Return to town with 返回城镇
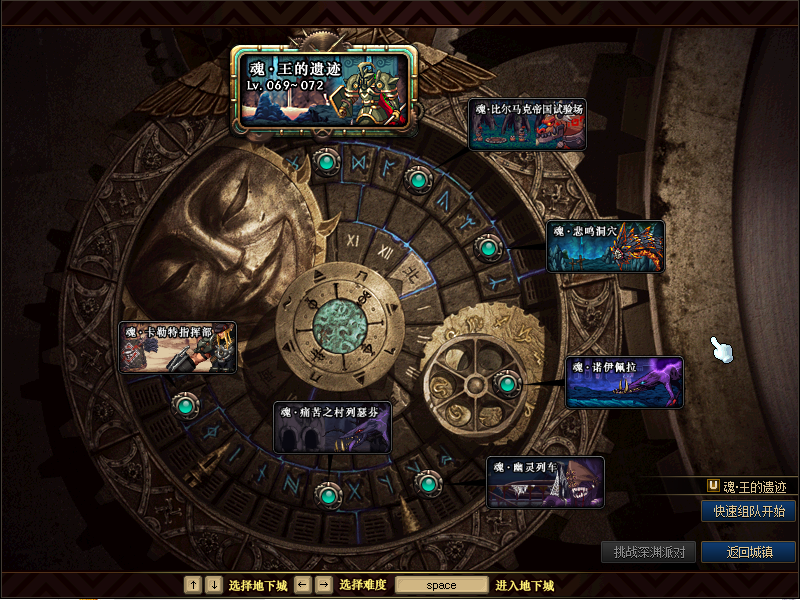800x600 pixels. click(x=748, y=552)
